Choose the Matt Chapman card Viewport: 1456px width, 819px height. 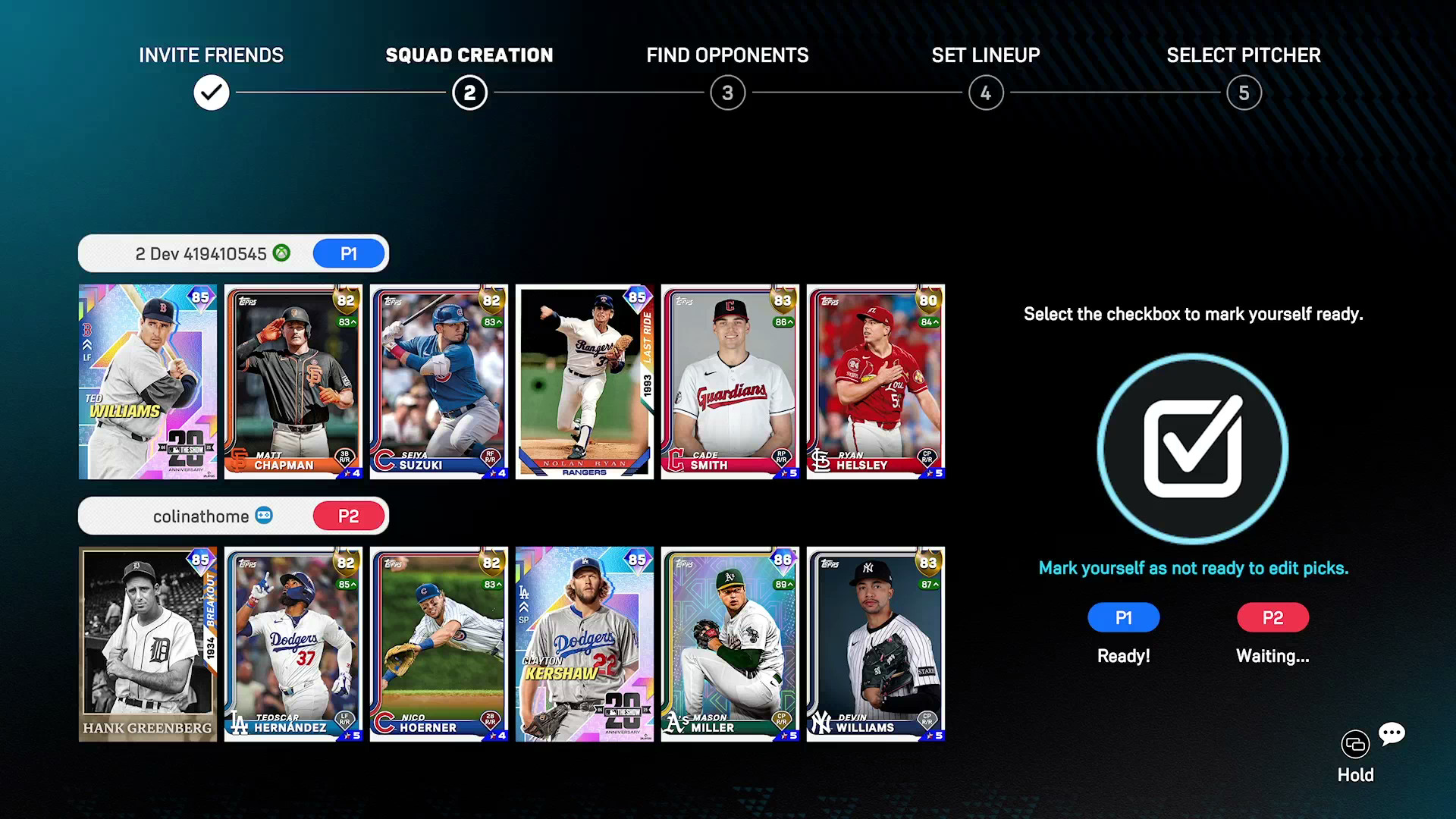(x=293, y=381)
